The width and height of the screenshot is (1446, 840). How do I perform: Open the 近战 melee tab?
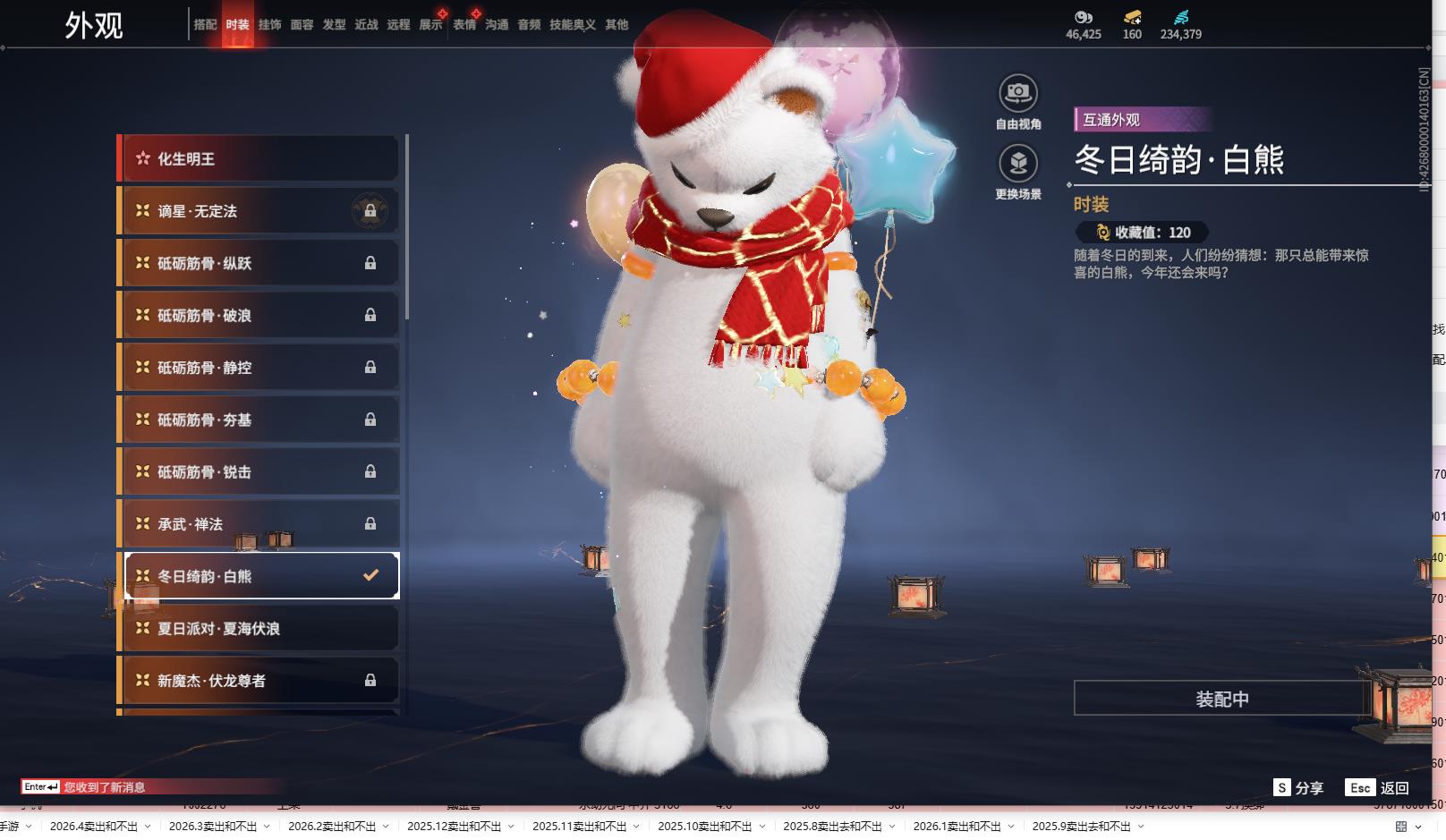tap(366, 25)
